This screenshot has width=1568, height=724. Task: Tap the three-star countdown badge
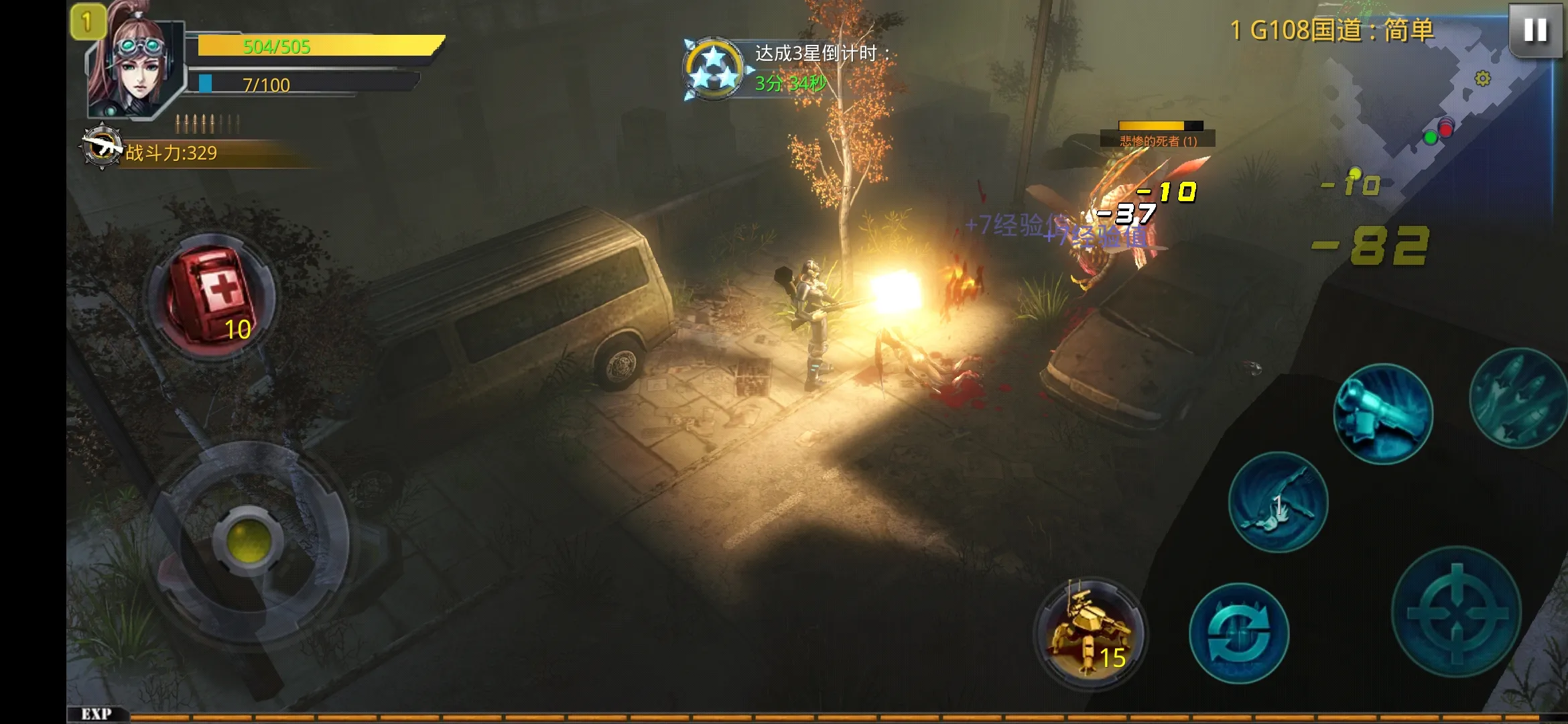click(x=713, y=70)
